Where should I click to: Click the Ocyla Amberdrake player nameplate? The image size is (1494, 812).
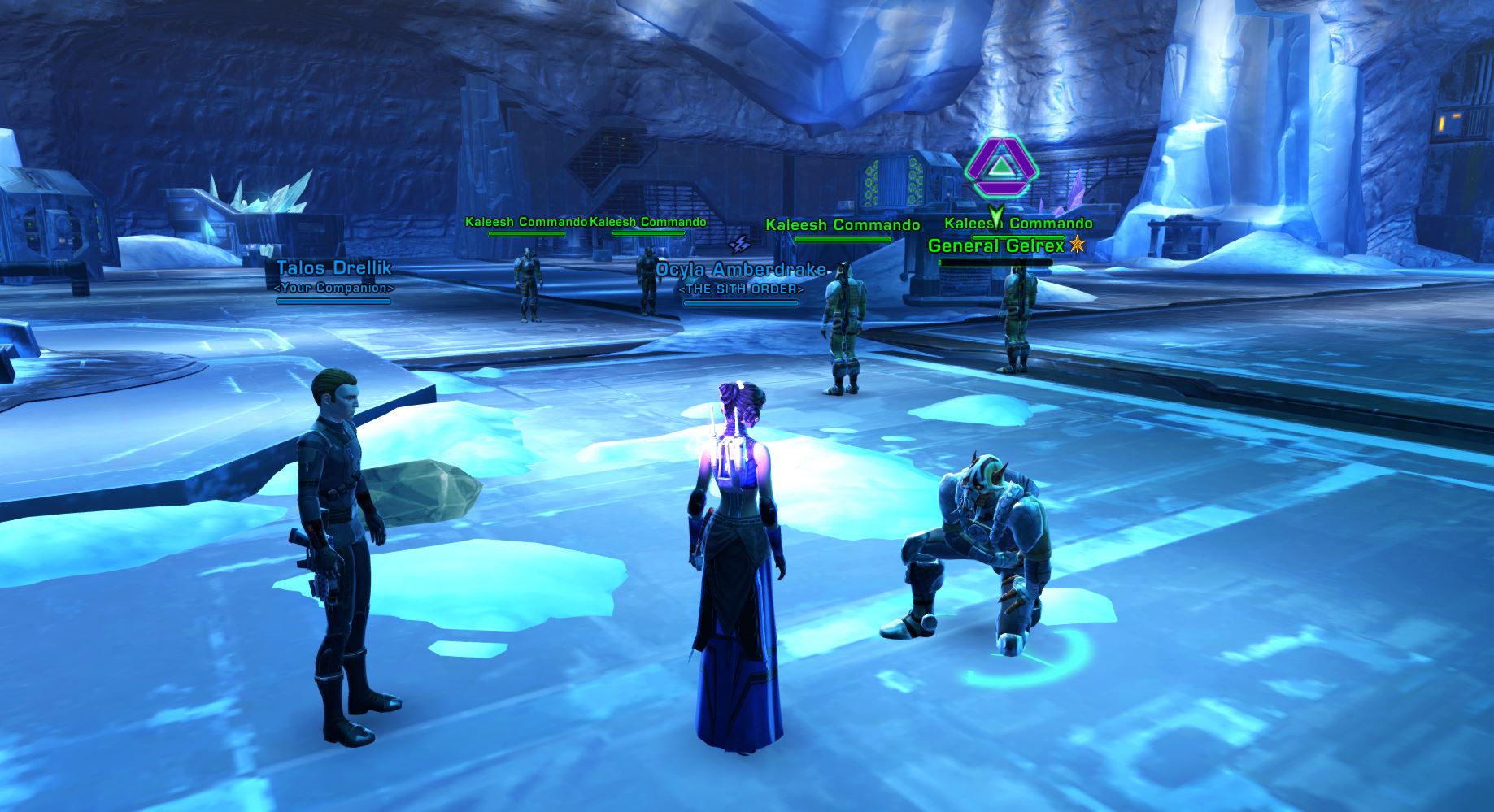pos(741,271)
